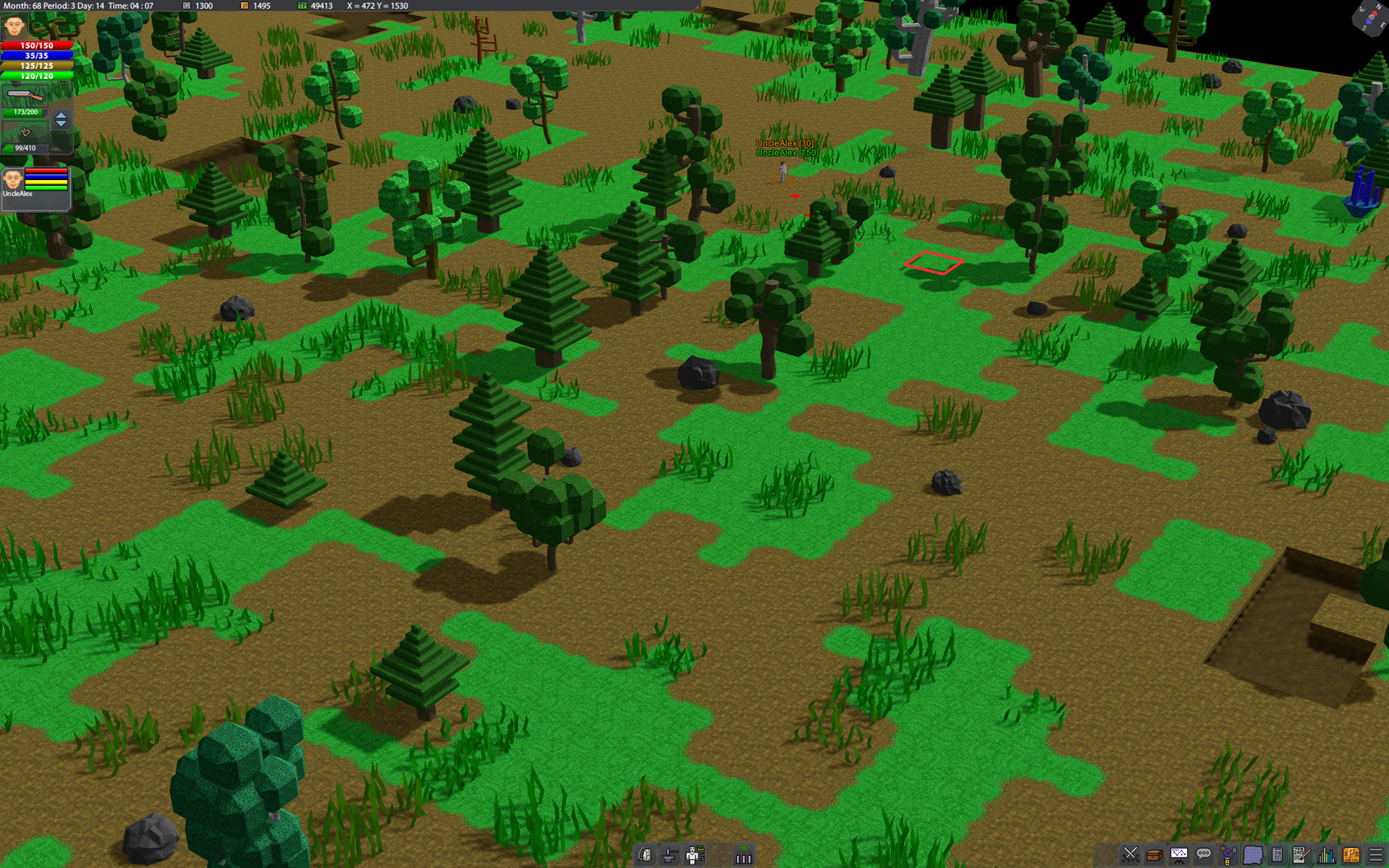
Task: Open the game menu via hamburger icon
Action: tap(1375, 856)
